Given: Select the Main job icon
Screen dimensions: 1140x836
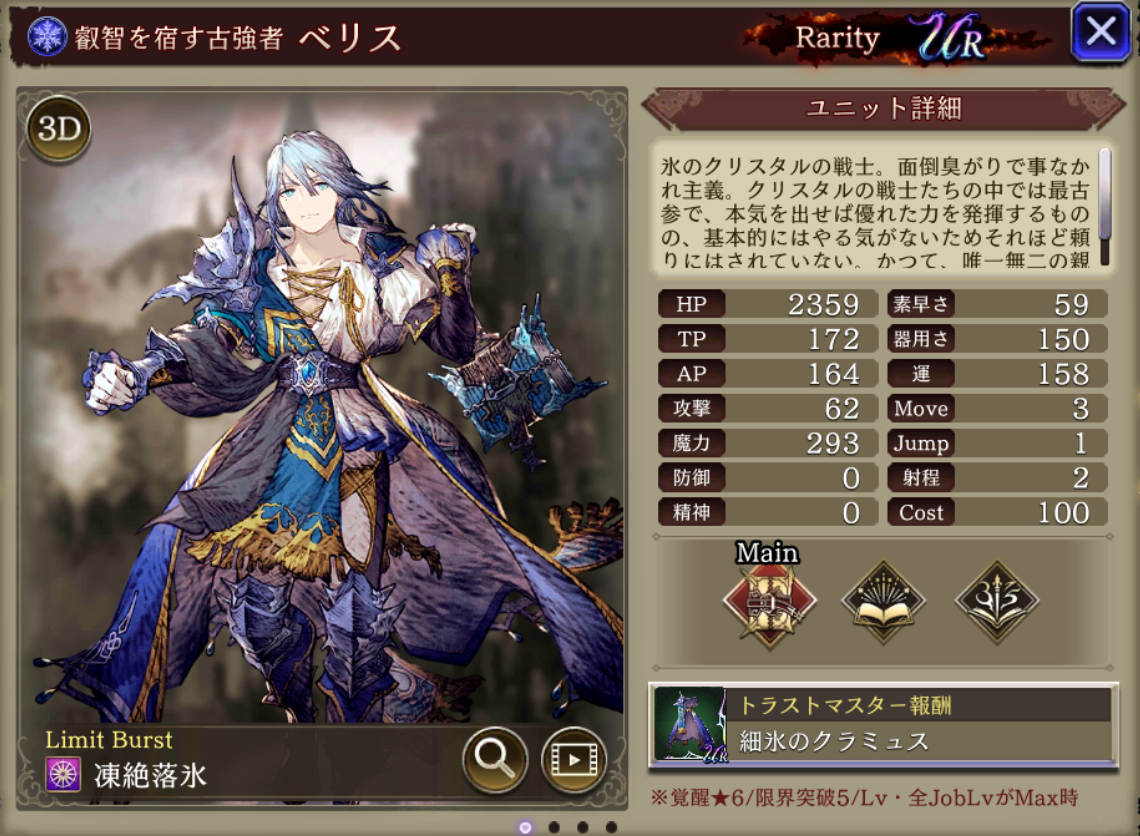Looking at the screenshot, I should tap(769, 601).
